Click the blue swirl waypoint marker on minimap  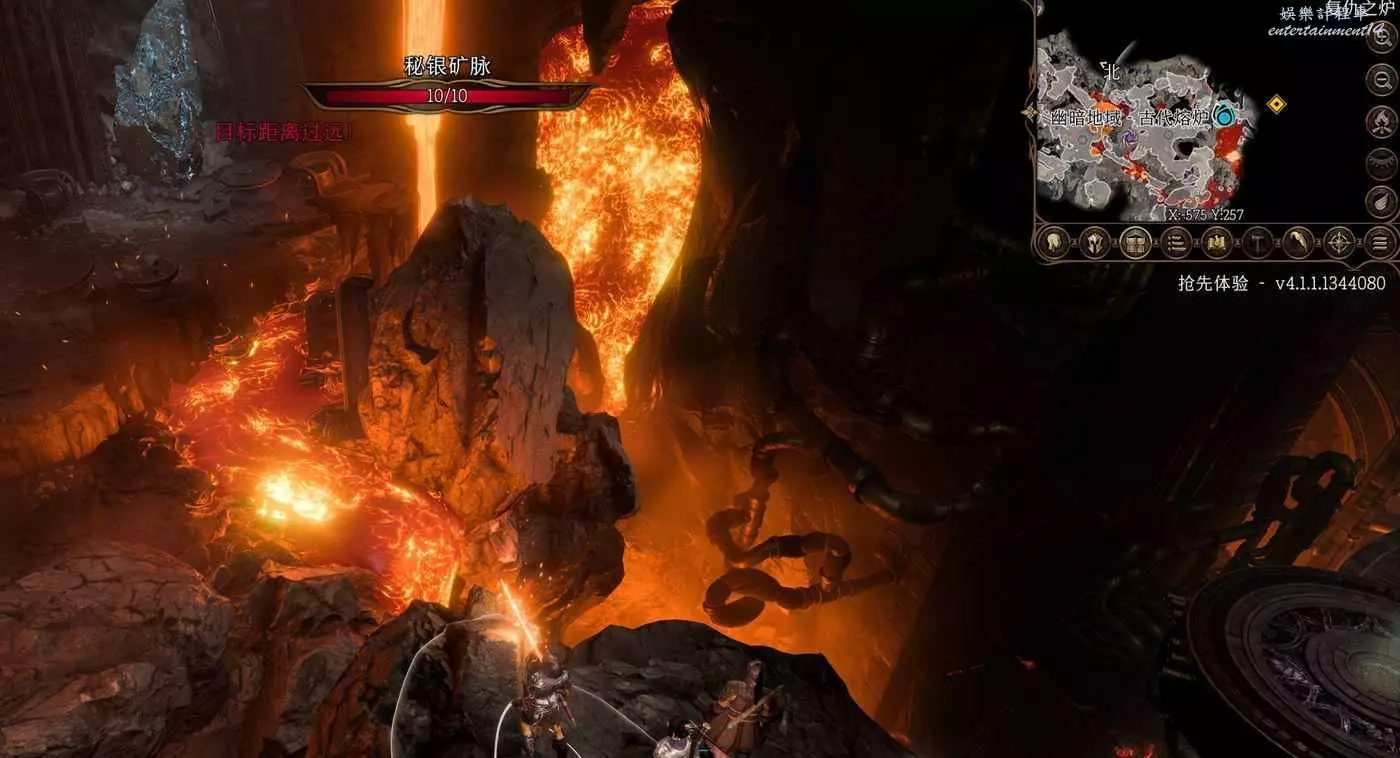coord(1223,117)
